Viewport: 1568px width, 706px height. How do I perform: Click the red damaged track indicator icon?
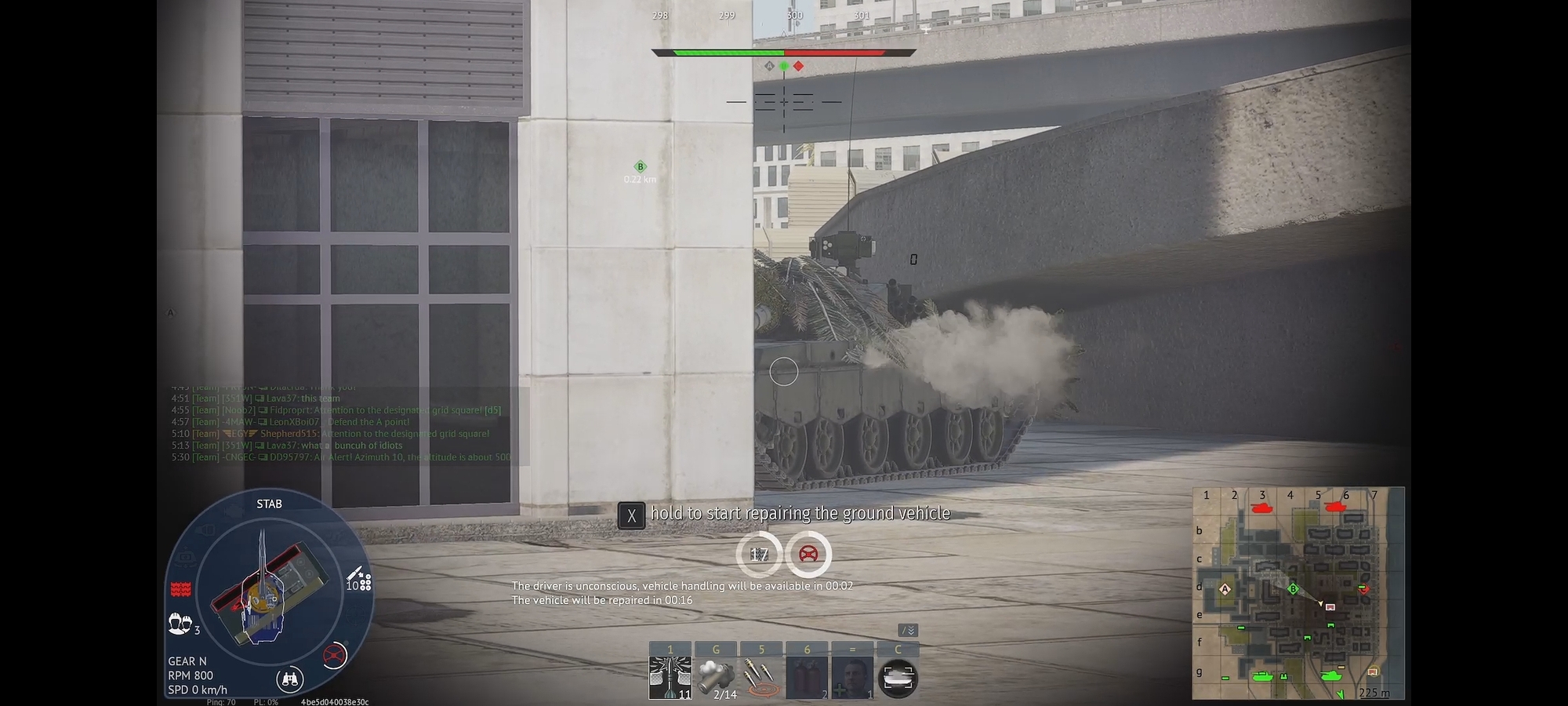pos(180,589)
